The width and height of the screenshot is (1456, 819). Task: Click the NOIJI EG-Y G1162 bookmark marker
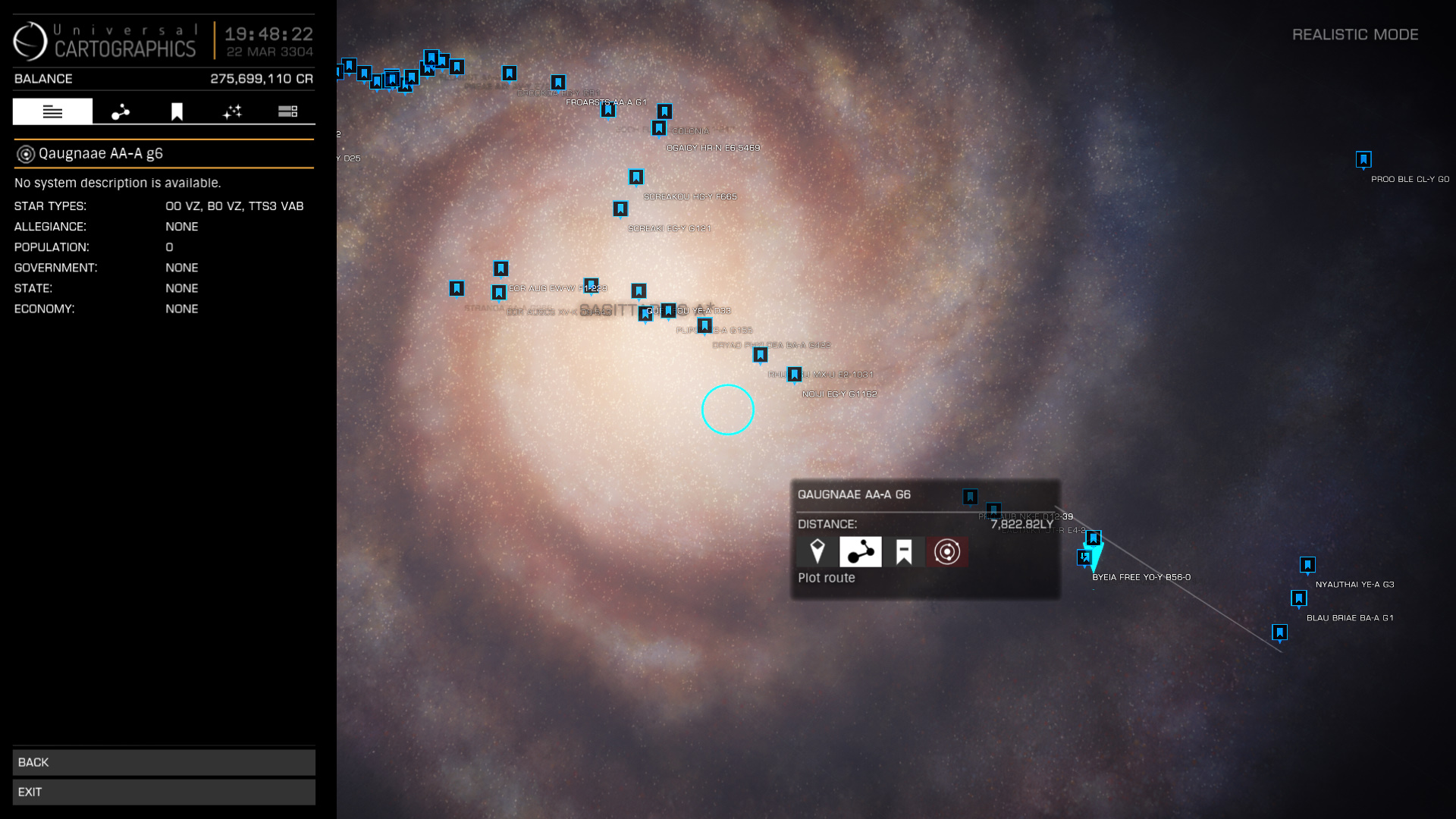794,375
